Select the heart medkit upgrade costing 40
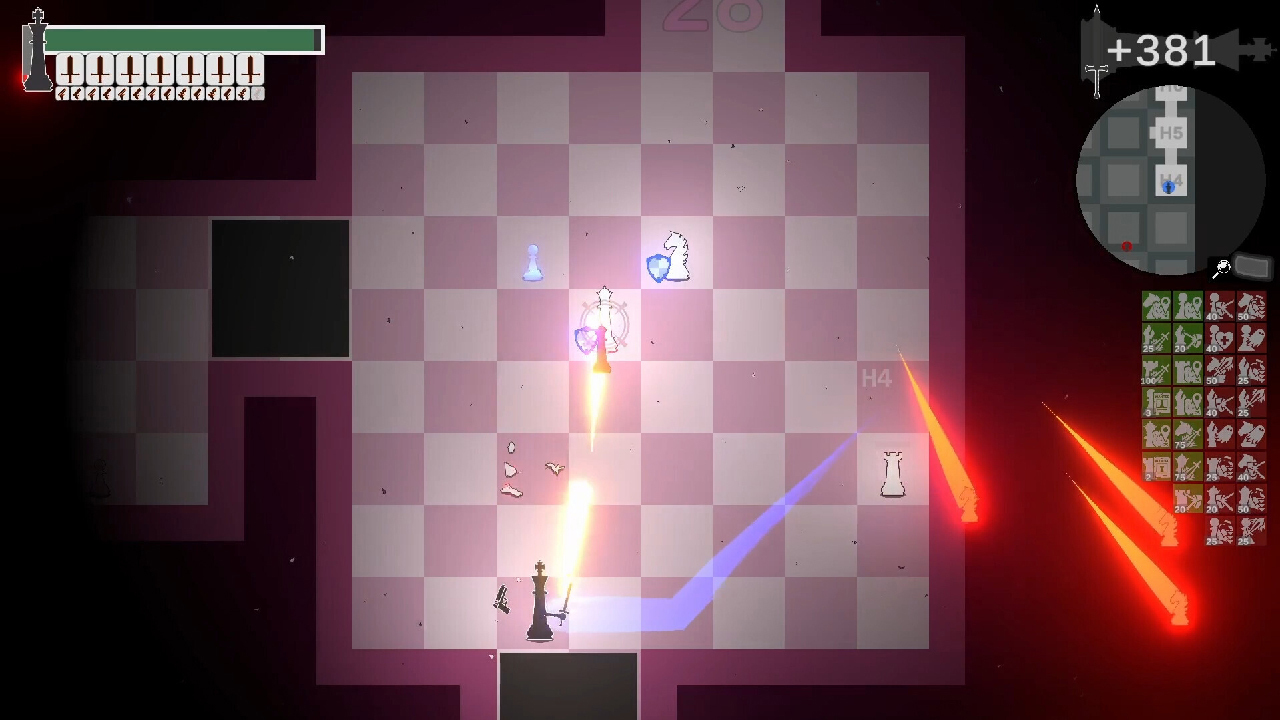 [1219, 339]
